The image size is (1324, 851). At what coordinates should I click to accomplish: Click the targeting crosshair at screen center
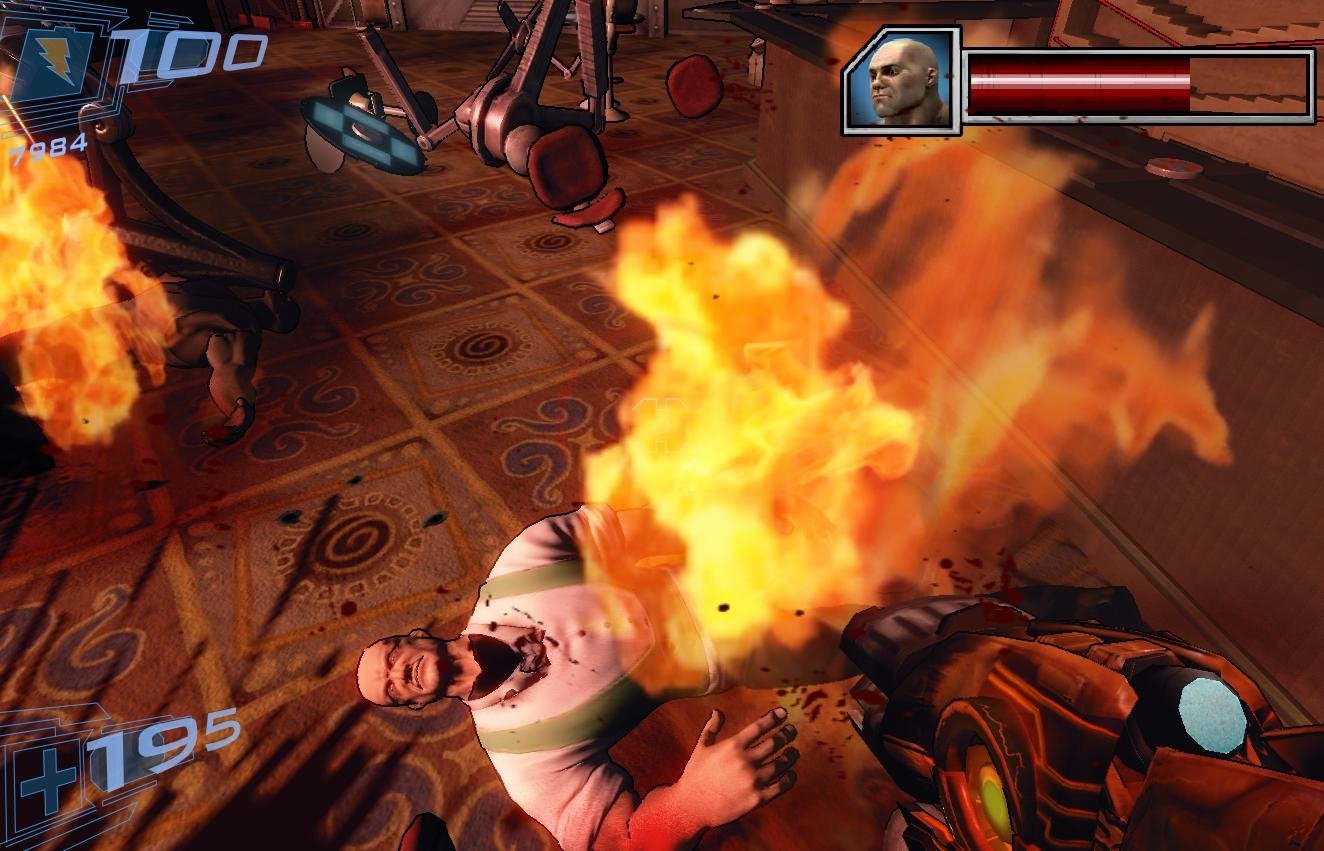click(662, 425)
